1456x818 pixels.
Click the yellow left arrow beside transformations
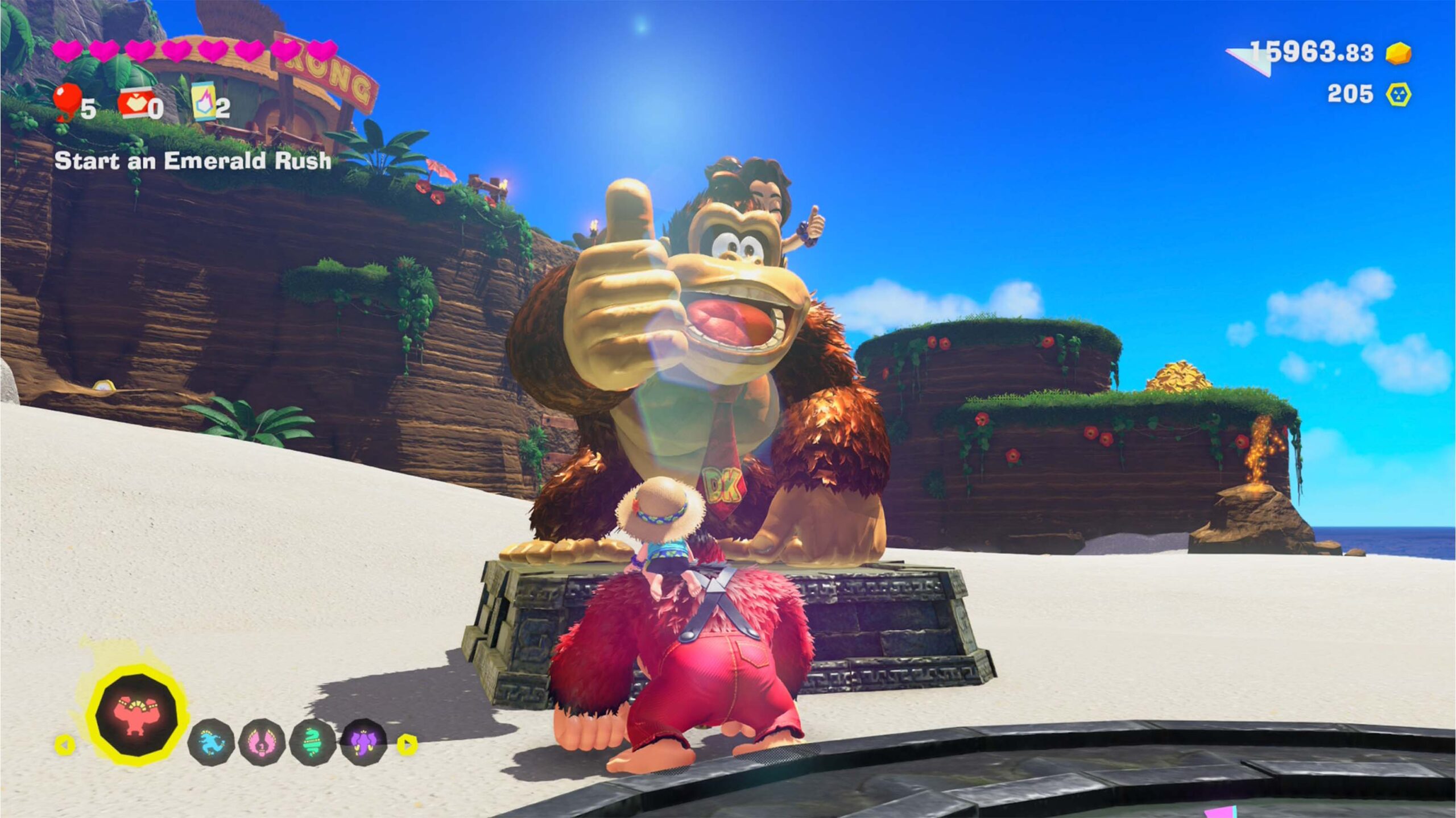[x=65, y=744]
